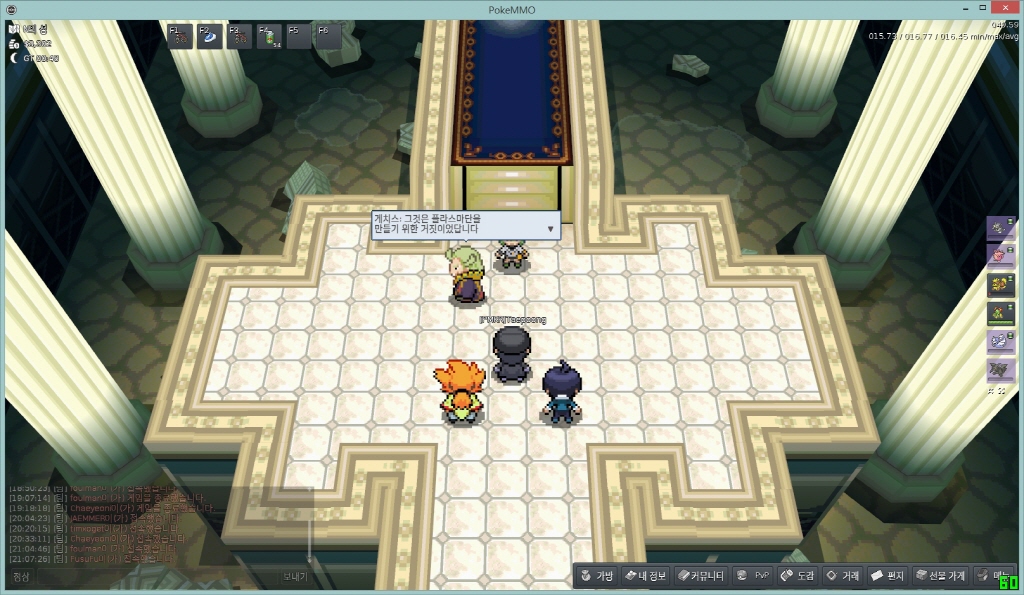Use the blue item in hotbar slot F2
The height and width of the screenshot is (595, 1024).
[x=211, y=37]
